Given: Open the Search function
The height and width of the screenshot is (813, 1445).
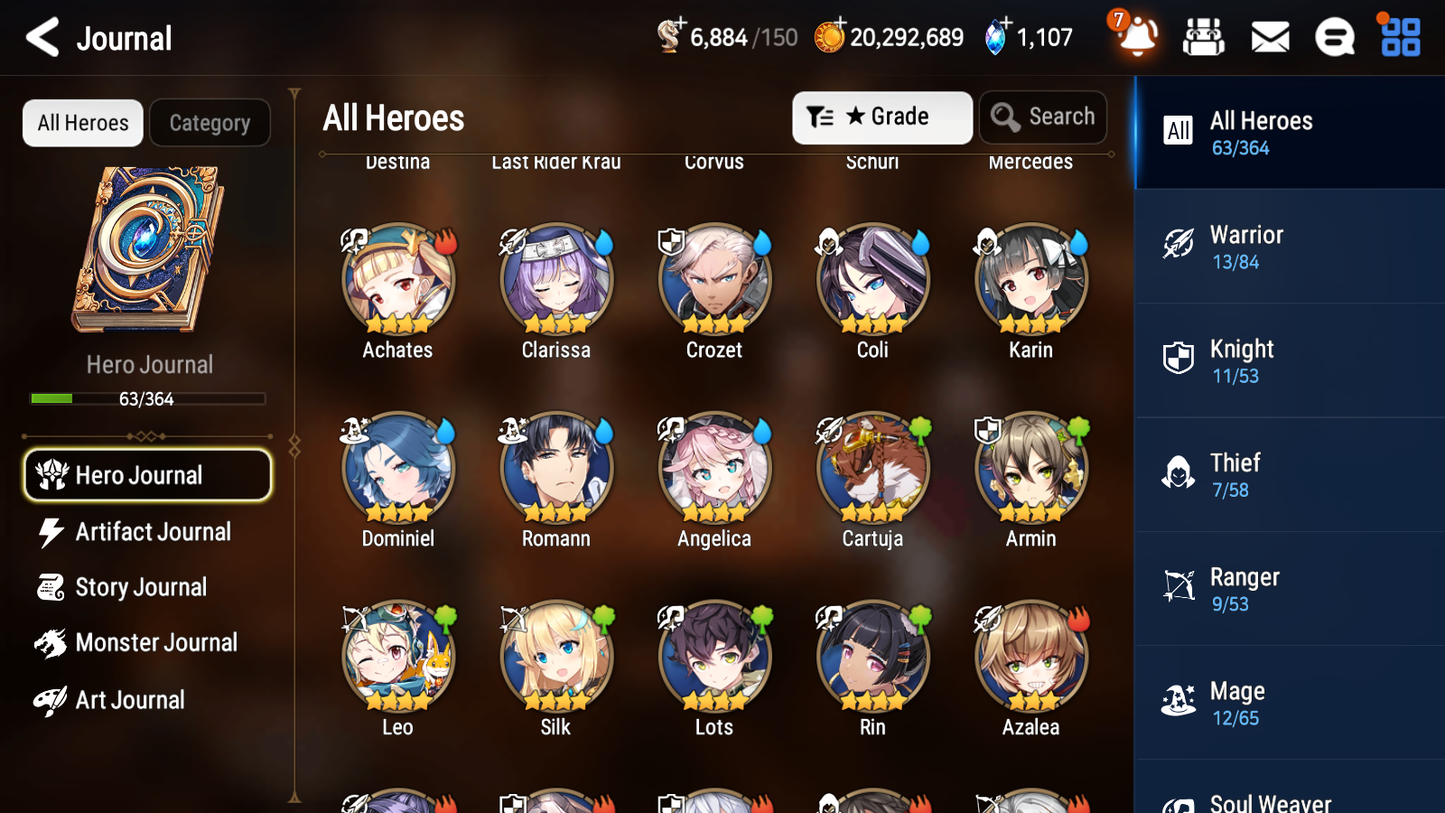Looking at the screenshot, I should coord(1043,117).
